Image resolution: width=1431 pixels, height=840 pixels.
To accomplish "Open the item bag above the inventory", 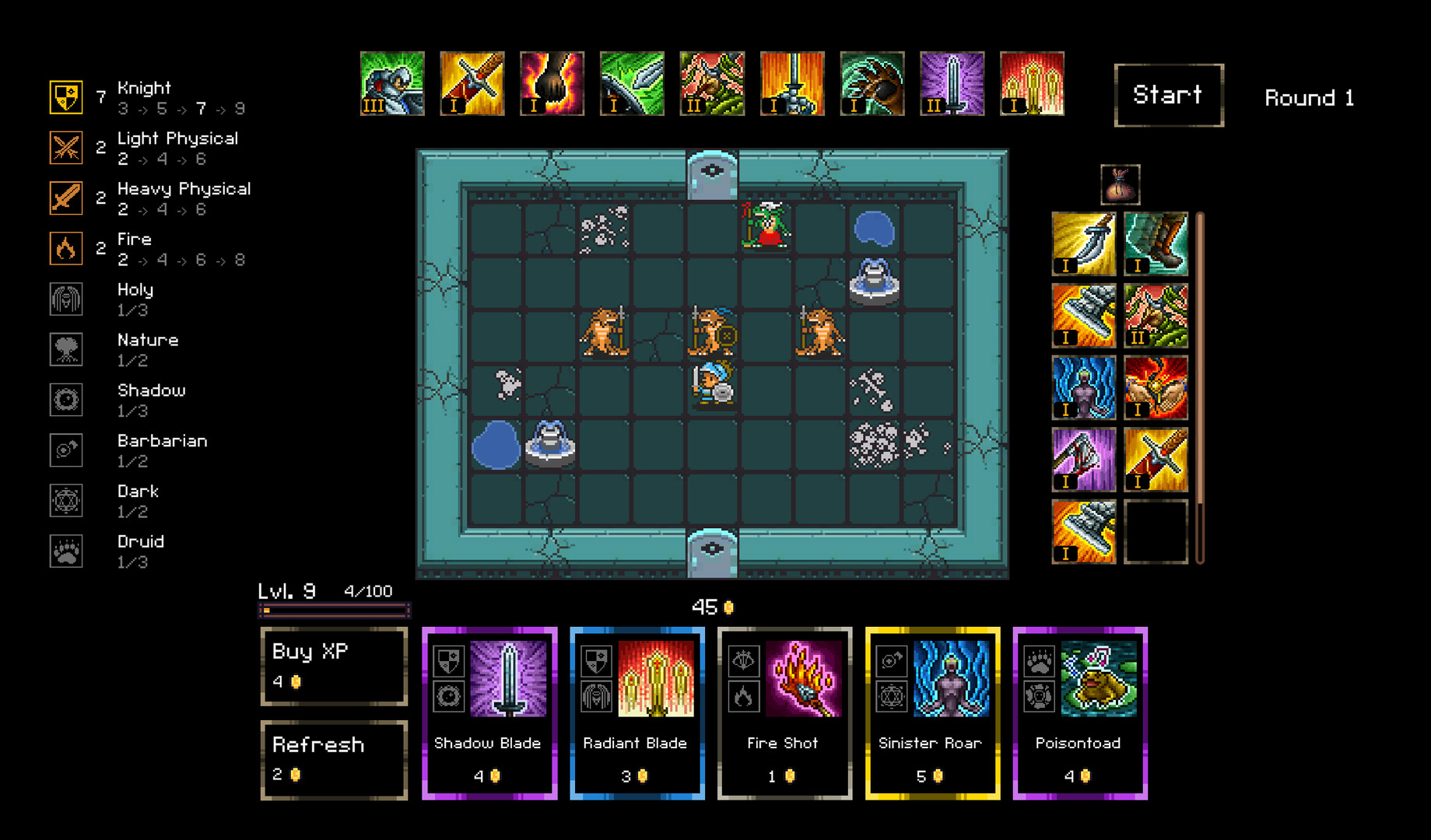I will (1121, 185).
